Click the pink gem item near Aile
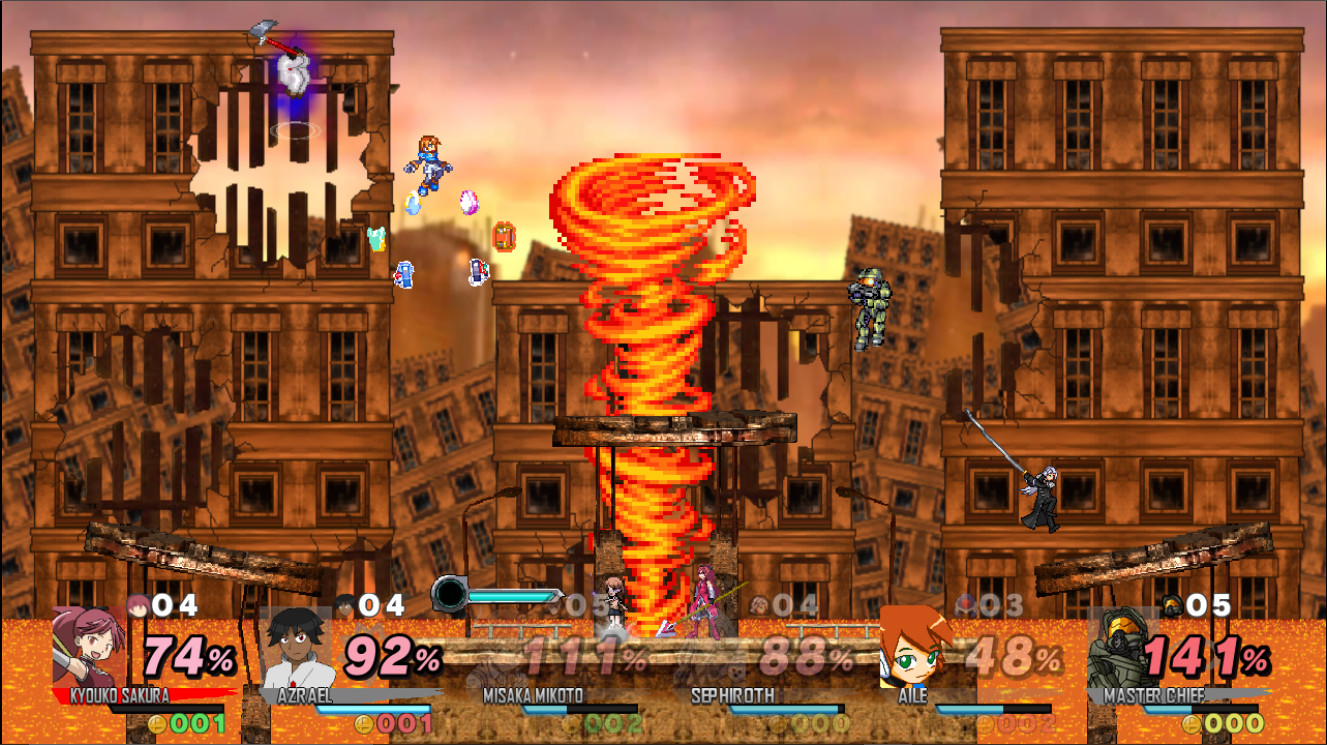Screen dimensions: 1327x745 (x=467, y=200)
